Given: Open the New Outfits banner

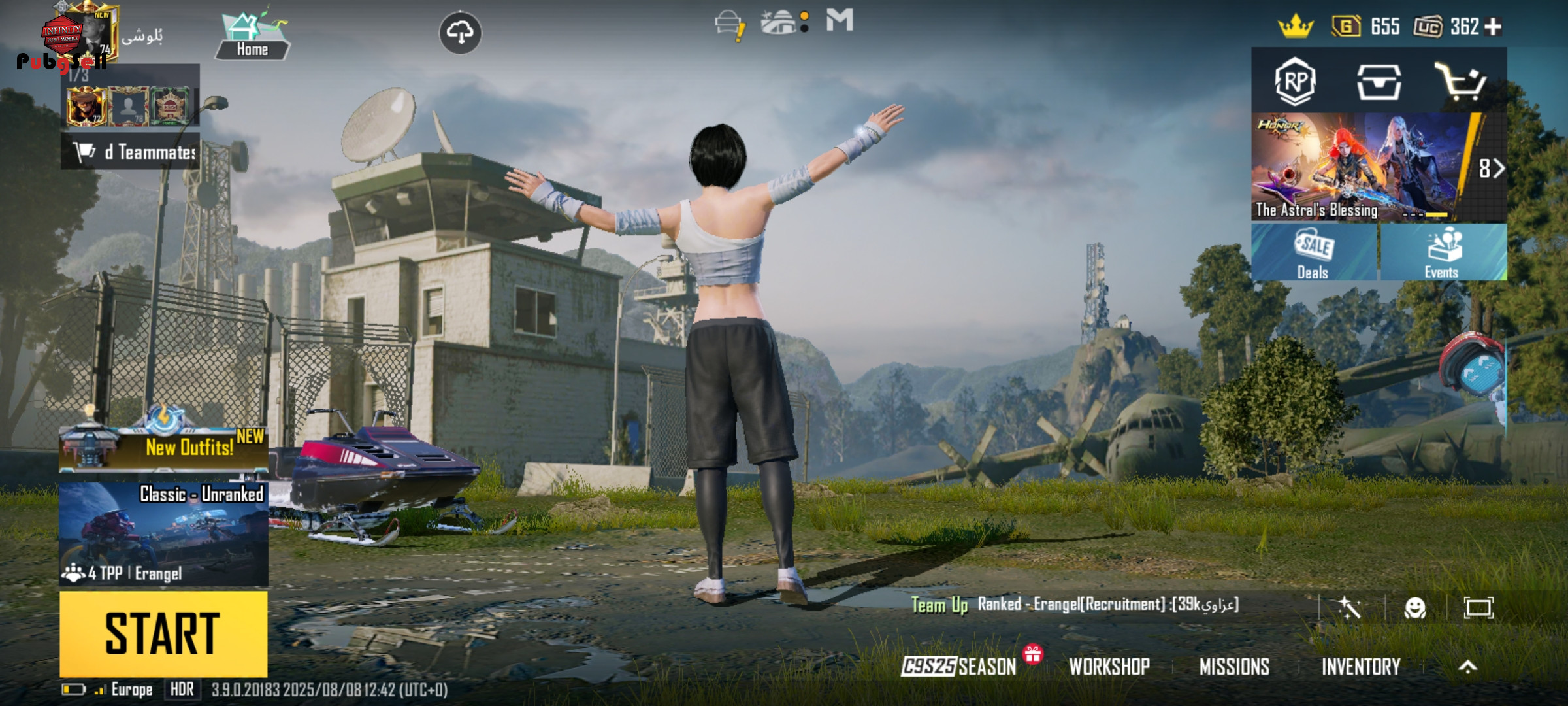Looking at the screenshot, I should [163, 448].
